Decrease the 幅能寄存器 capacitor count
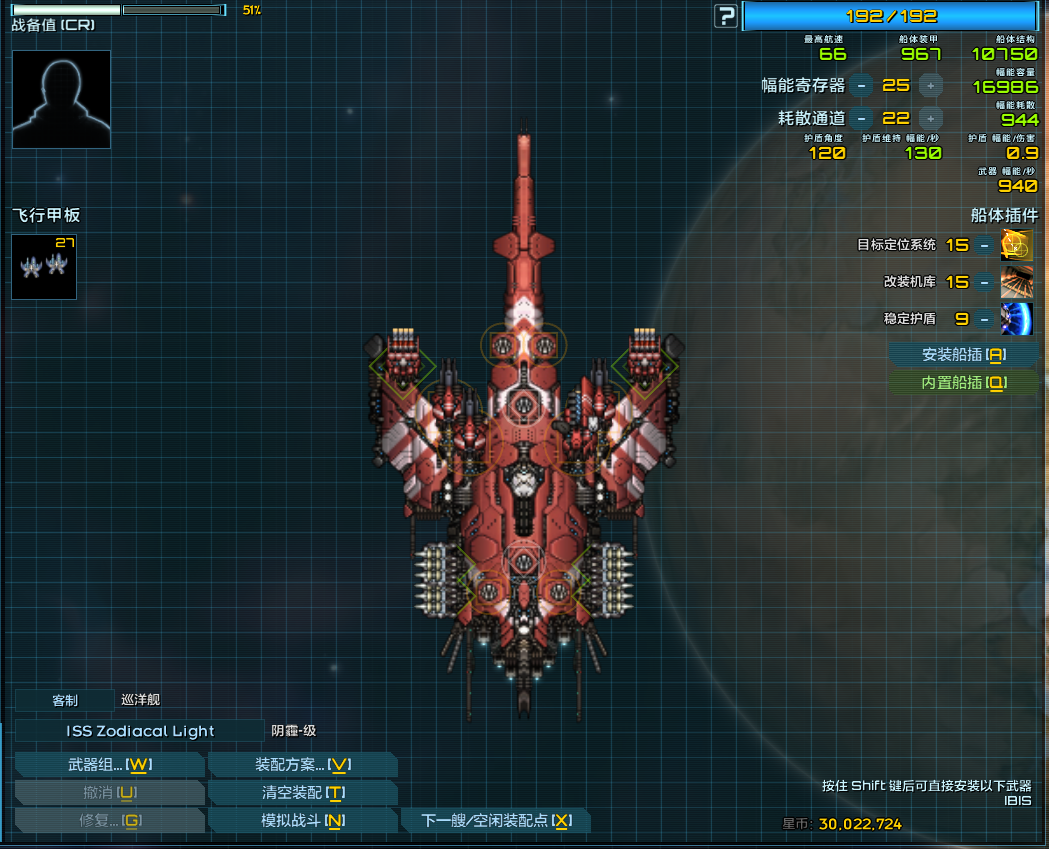Image resolution: width=1049 pixels, height=849 pixels. click(x=862, y=86)
